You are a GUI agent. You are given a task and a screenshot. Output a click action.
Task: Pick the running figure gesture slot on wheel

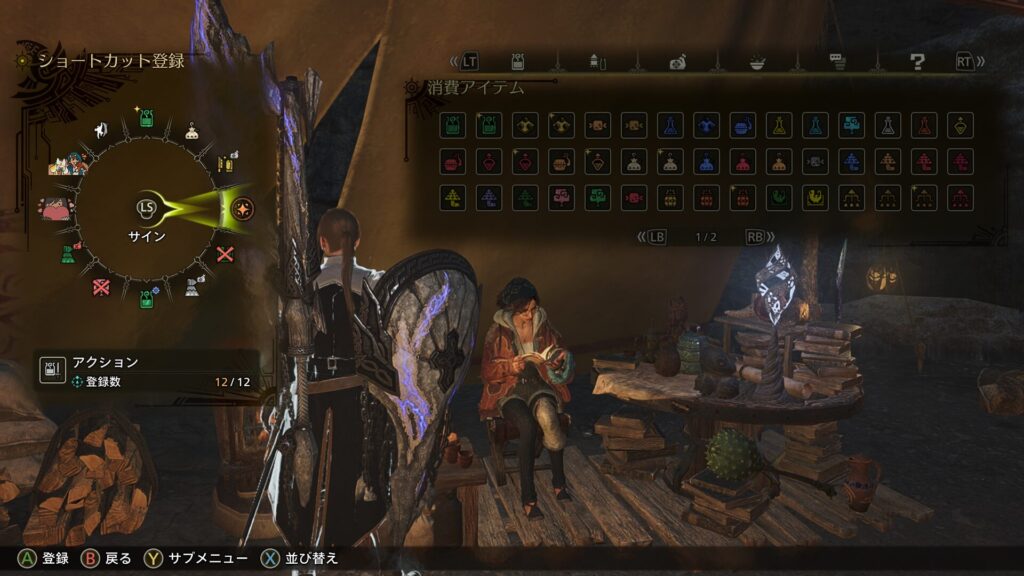pyautogui.click(x=100, y=129)
